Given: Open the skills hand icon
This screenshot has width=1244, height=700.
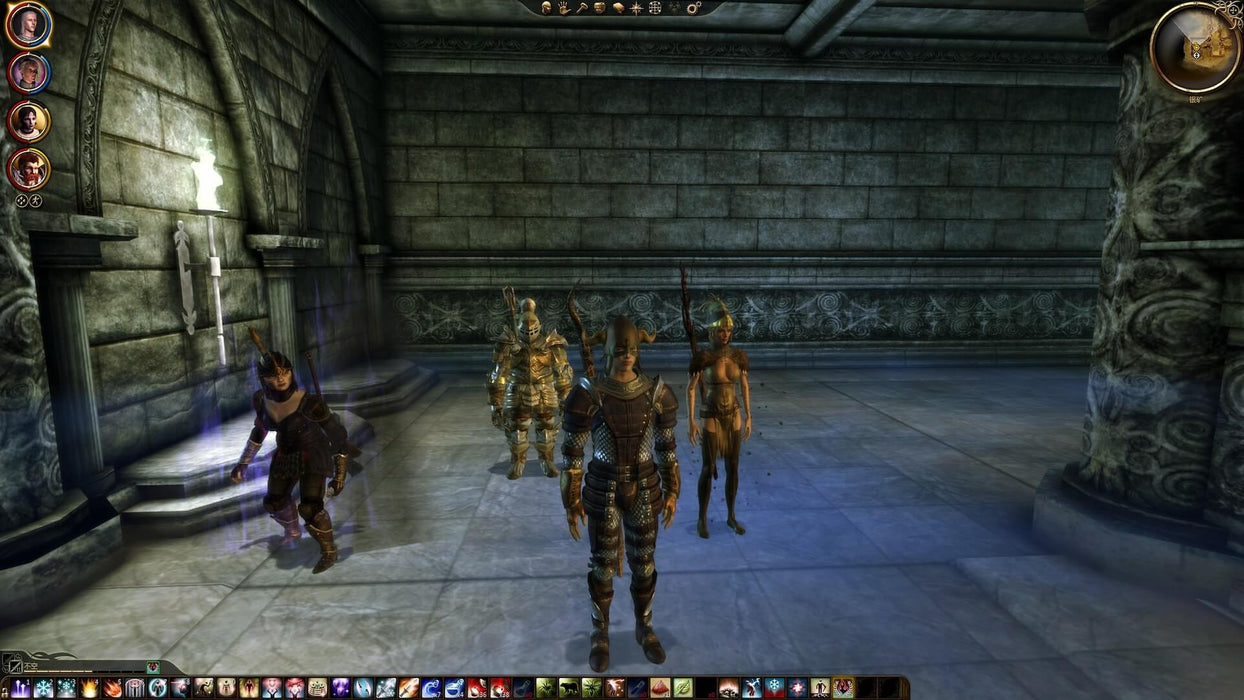Looking at the screenshot, I should point(564,8).
